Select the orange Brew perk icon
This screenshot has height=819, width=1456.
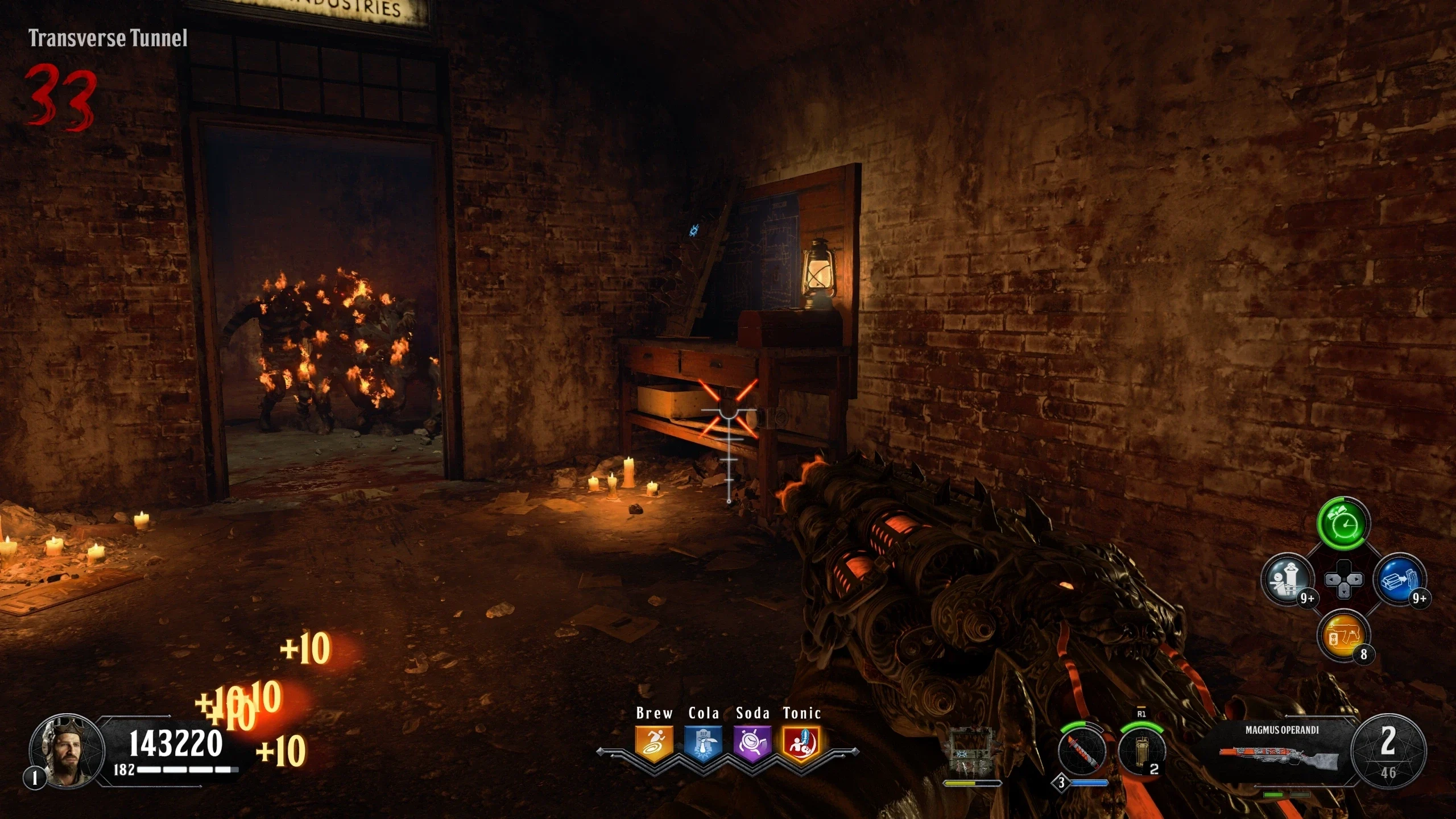[654, 743]
